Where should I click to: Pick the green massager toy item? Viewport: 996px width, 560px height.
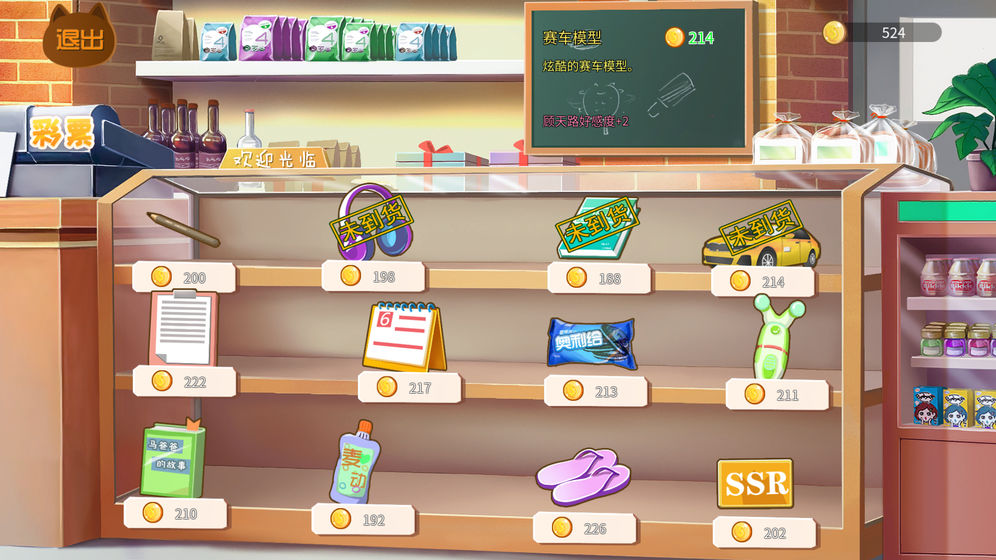[x=776, y=337]
